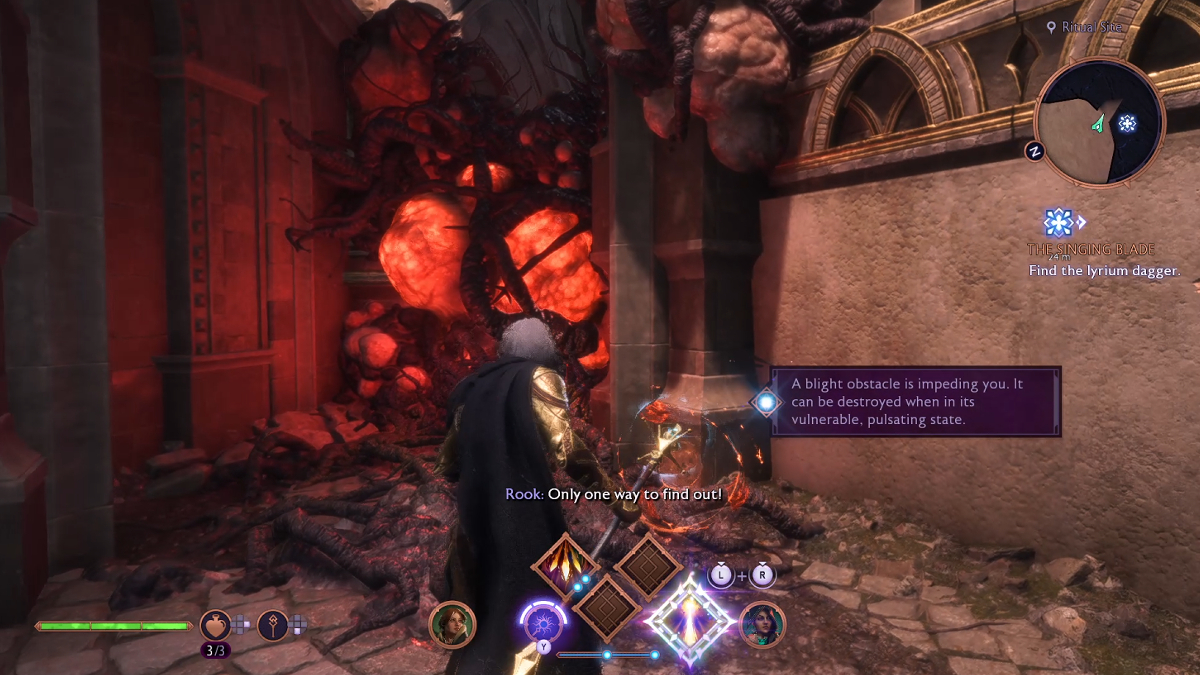Select the glowing blue hint orb icon
1200x675 pixels.
pyautogui.click(x=766, y=401)
